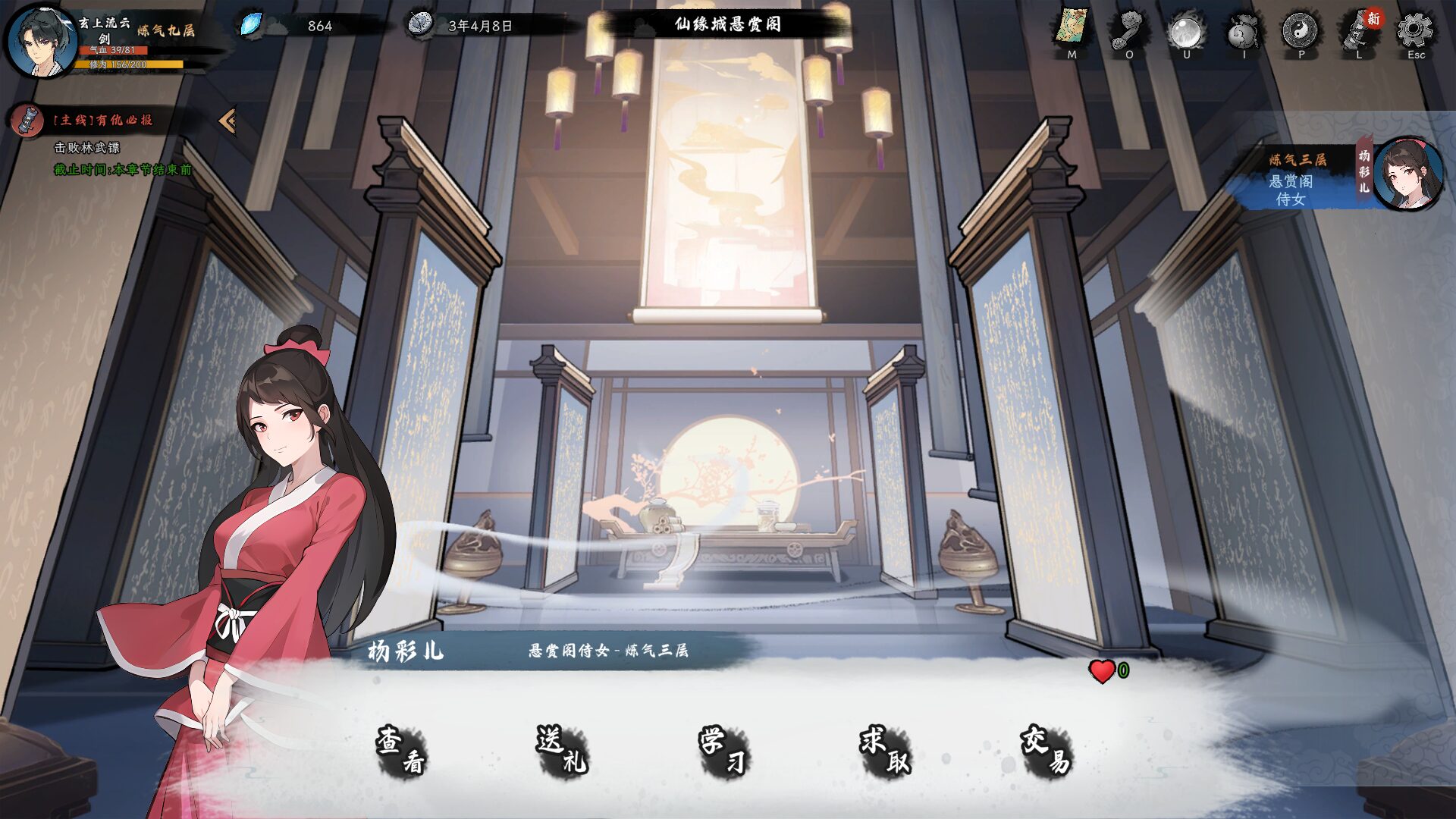Screen dimensions: 1456x819
Task: Open the map via the M icon
Action: pos(1072,27)
